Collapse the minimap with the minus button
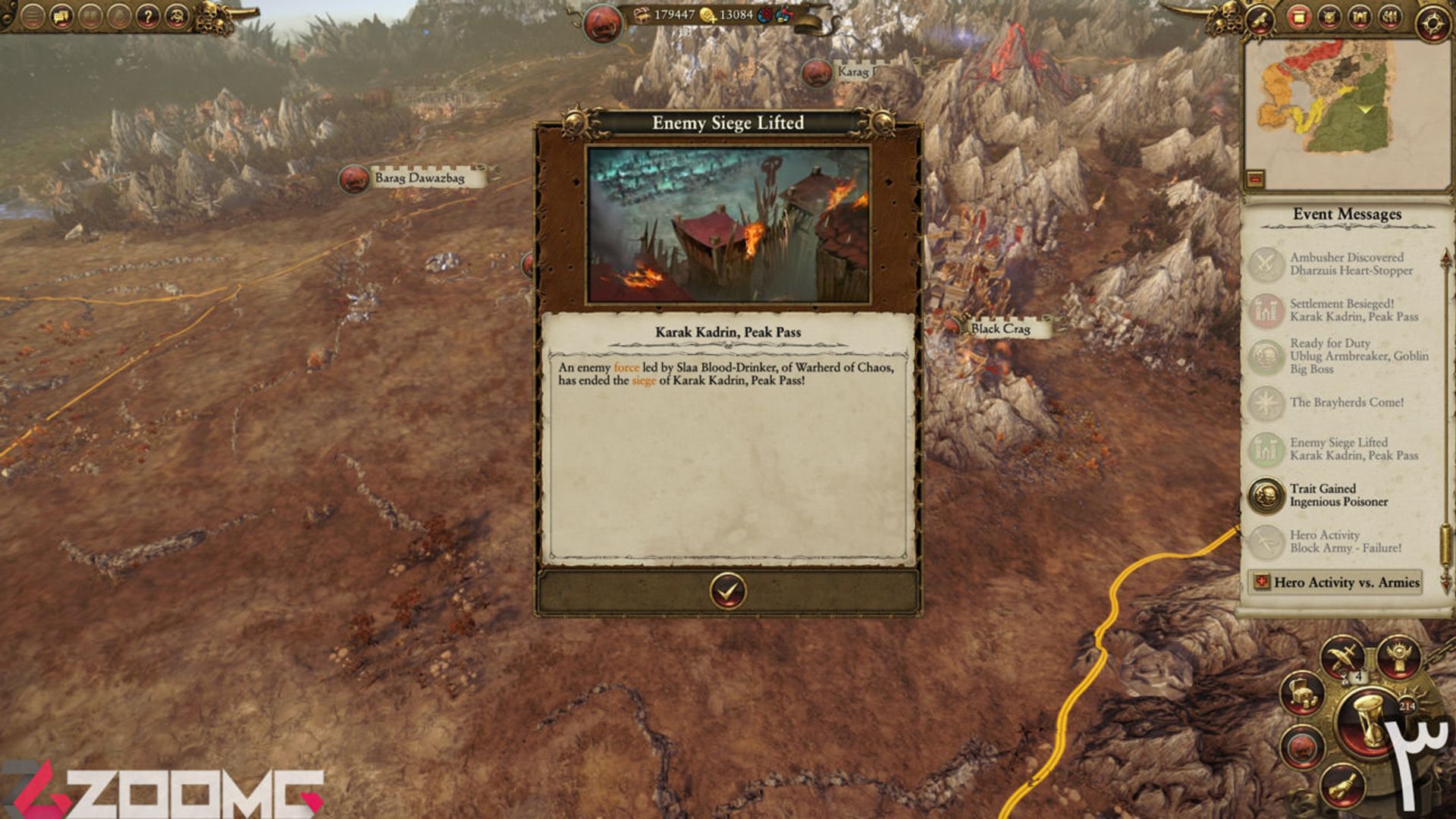Image resolution: width=1456 pixels, height=819 pixels. (x=1255, y=179)
